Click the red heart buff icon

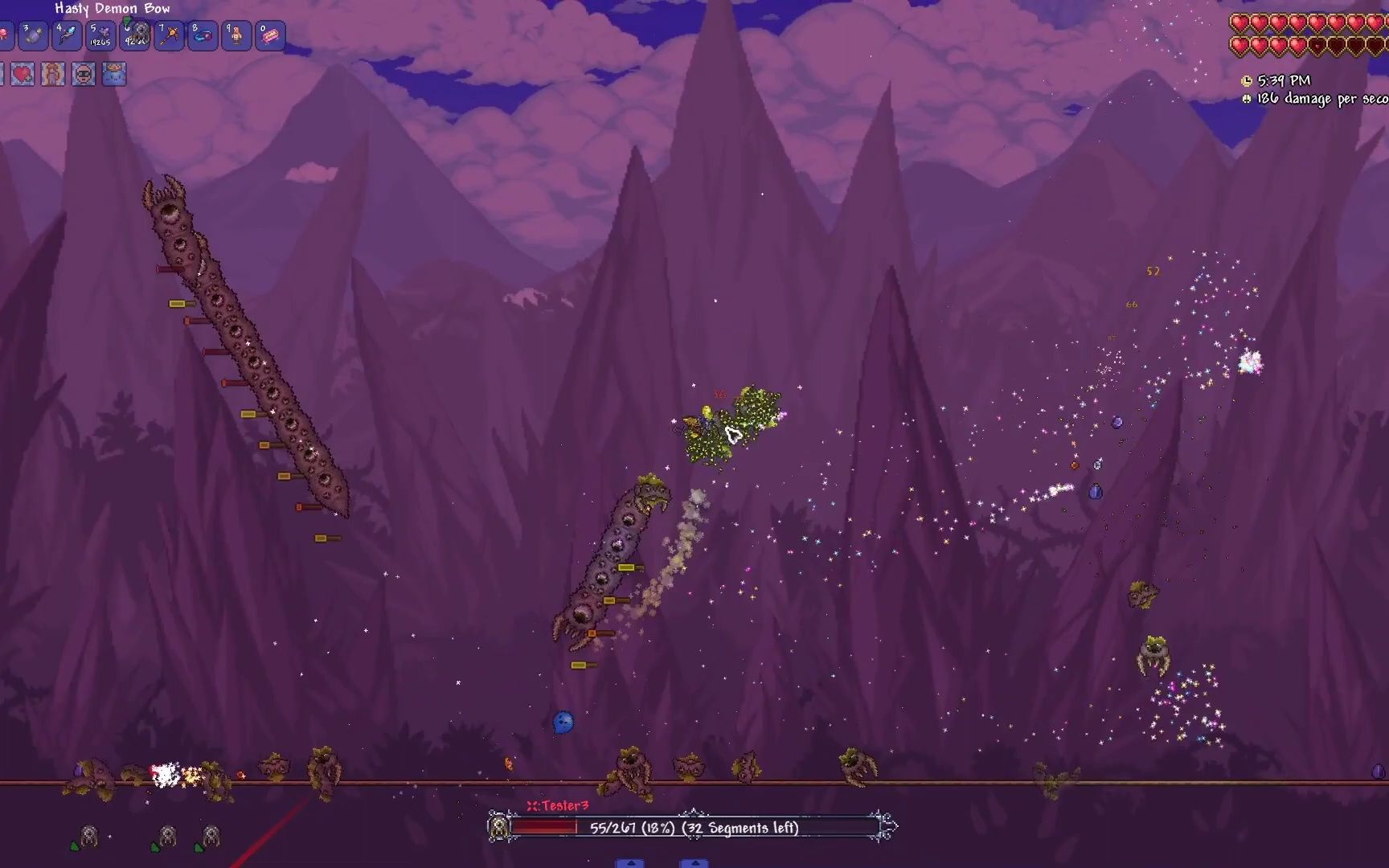coord(23,75)
